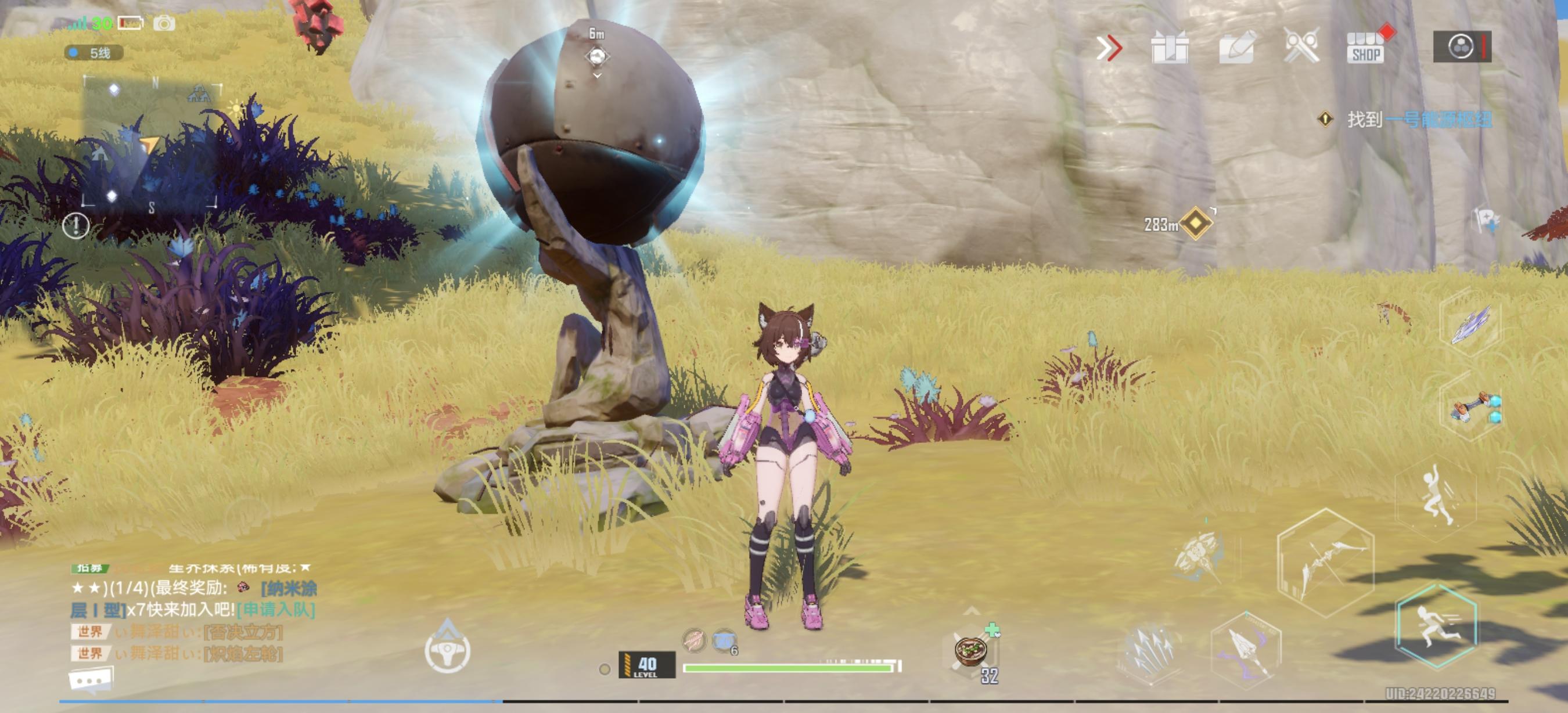
Task: Tap the exclamation alert icon below the minimap
Action: (76, 226)
